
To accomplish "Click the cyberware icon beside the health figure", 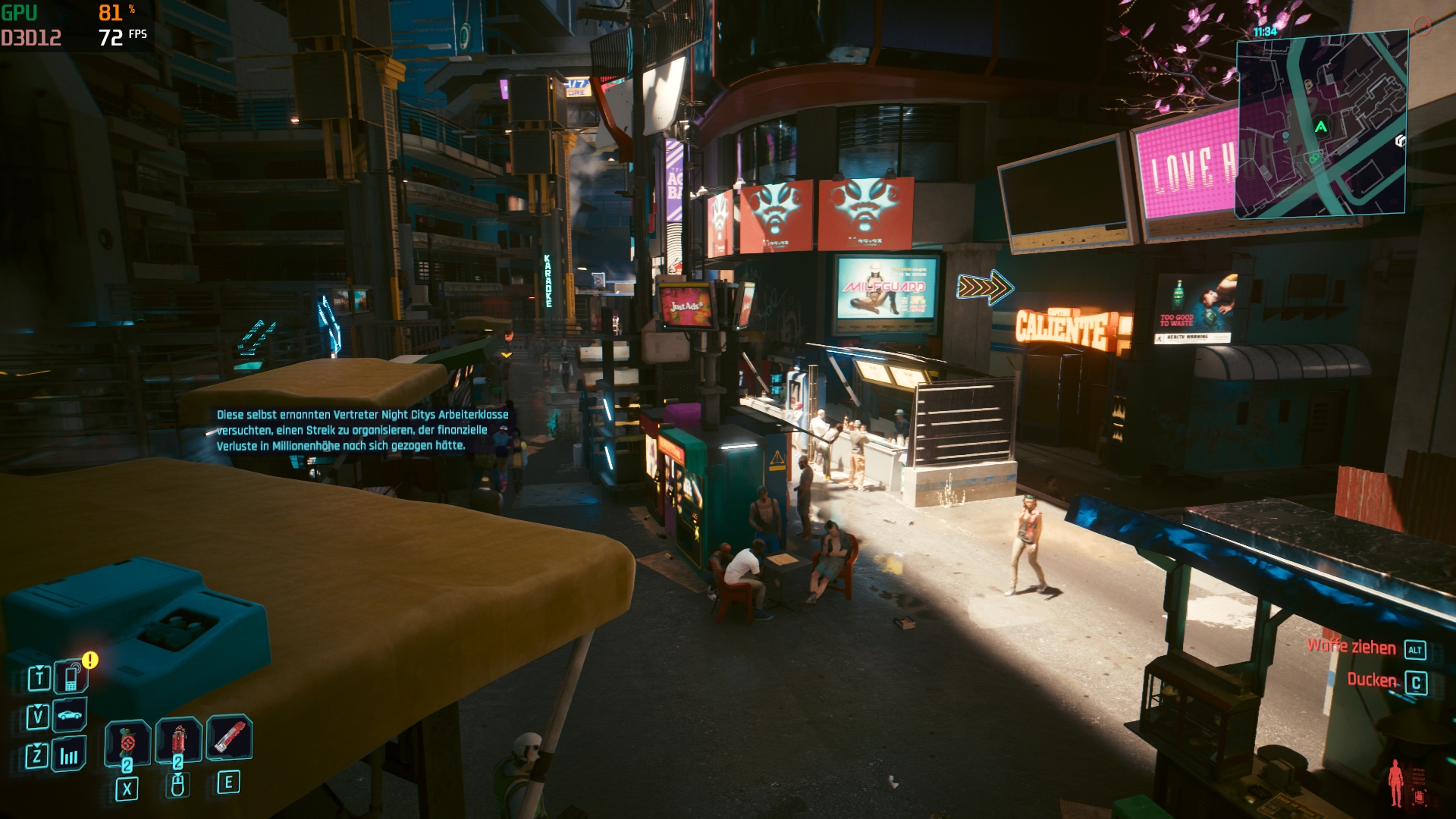I will [1420, 797].
